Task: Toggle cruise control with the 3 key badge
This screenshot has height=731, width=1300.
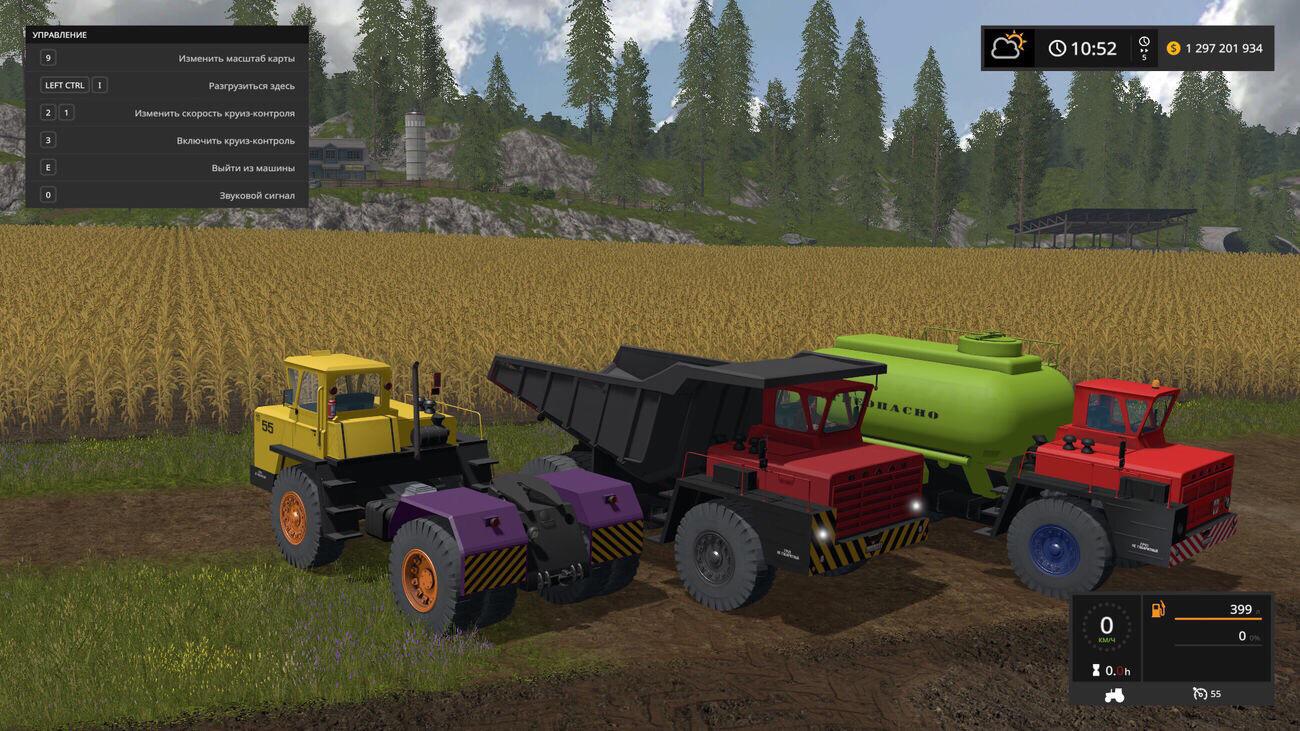Action: pos(46,139)
